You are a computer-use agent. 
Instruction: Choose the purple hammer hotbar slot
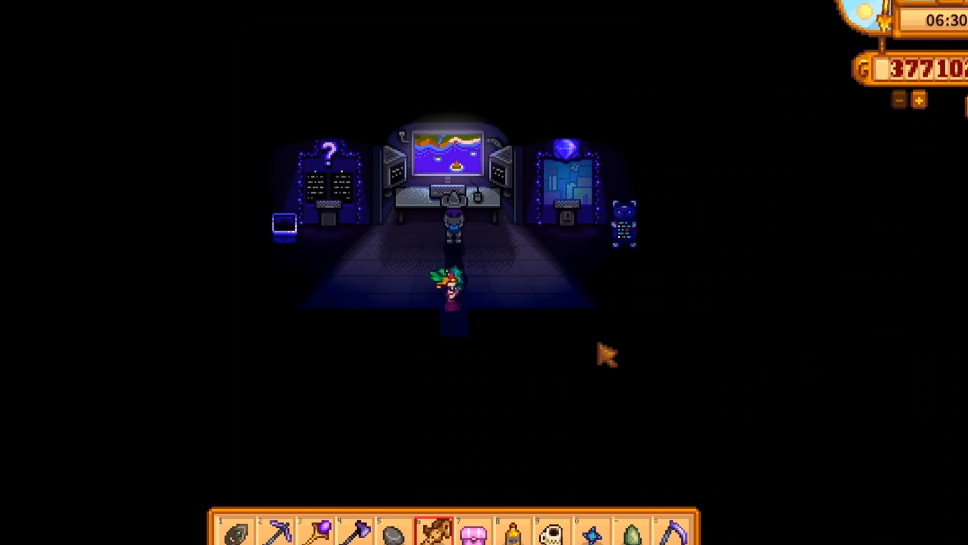[355, 532]
